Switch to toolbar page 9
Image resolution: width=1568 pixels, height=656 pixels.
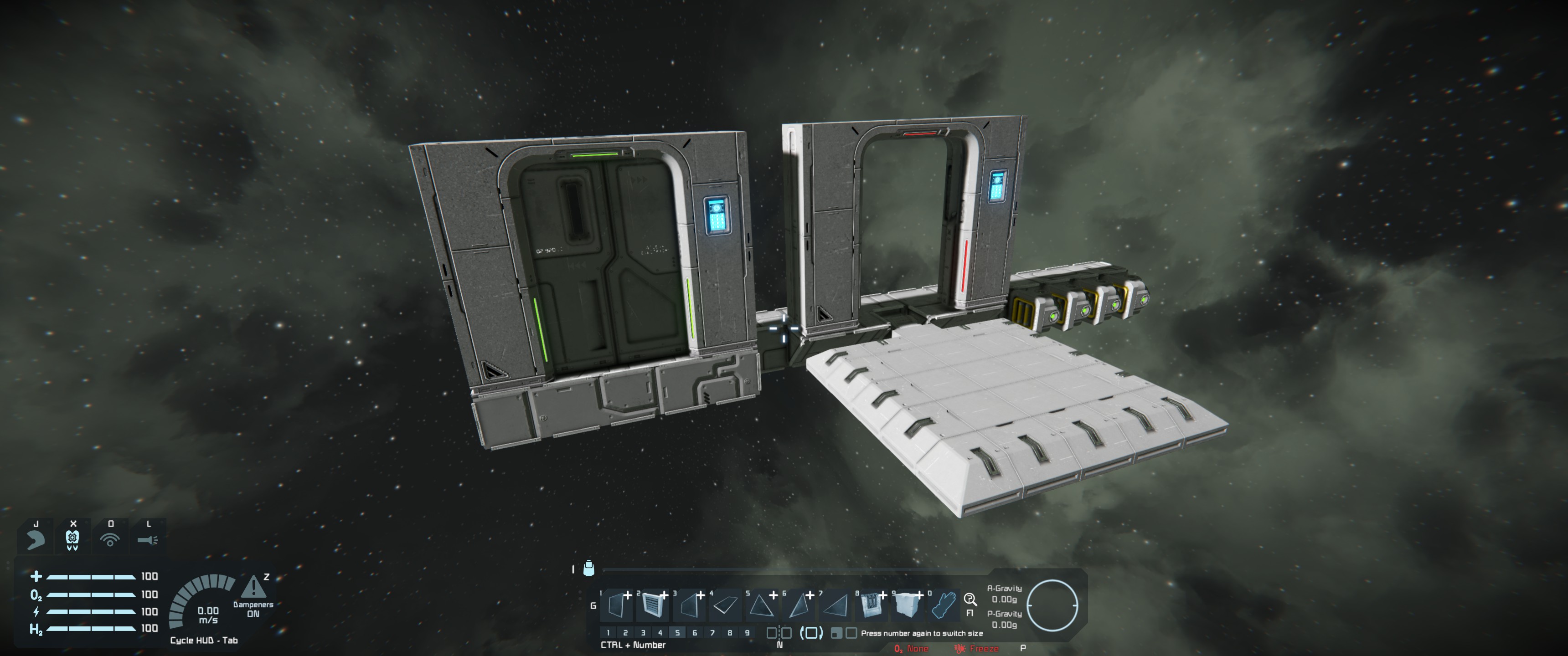point(748,633)
